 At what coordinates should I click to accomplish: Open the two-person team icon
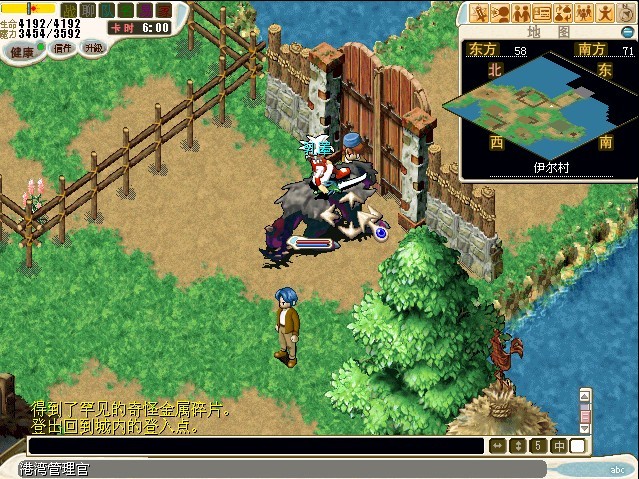click(x=521, y=13)
